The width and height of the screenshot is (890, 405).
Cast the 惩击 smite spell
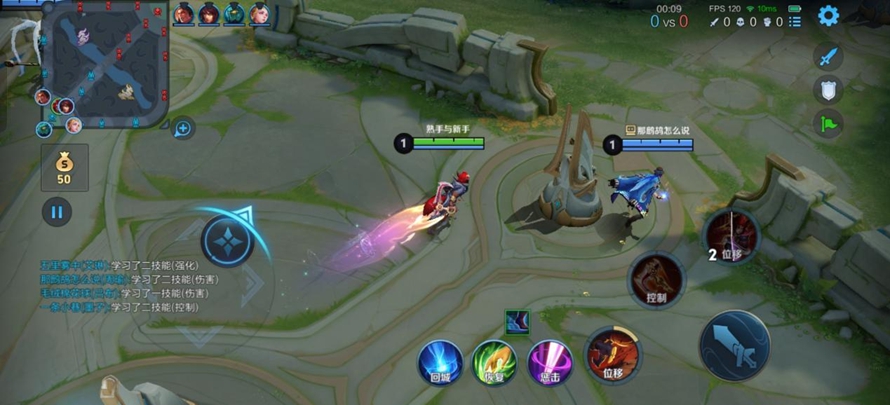[549, 361]
